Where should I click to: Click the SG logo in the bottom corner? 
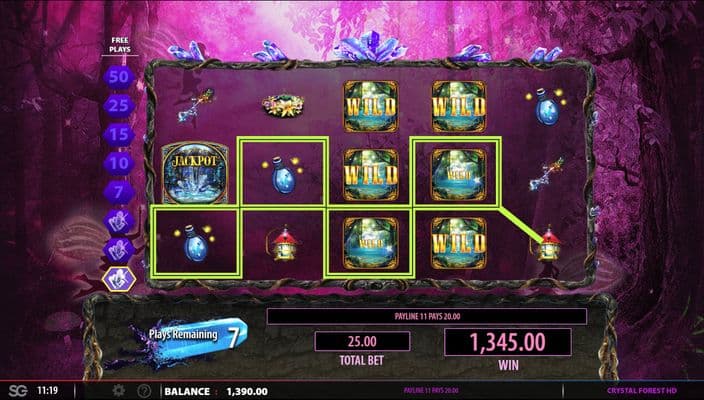[17, 390]
